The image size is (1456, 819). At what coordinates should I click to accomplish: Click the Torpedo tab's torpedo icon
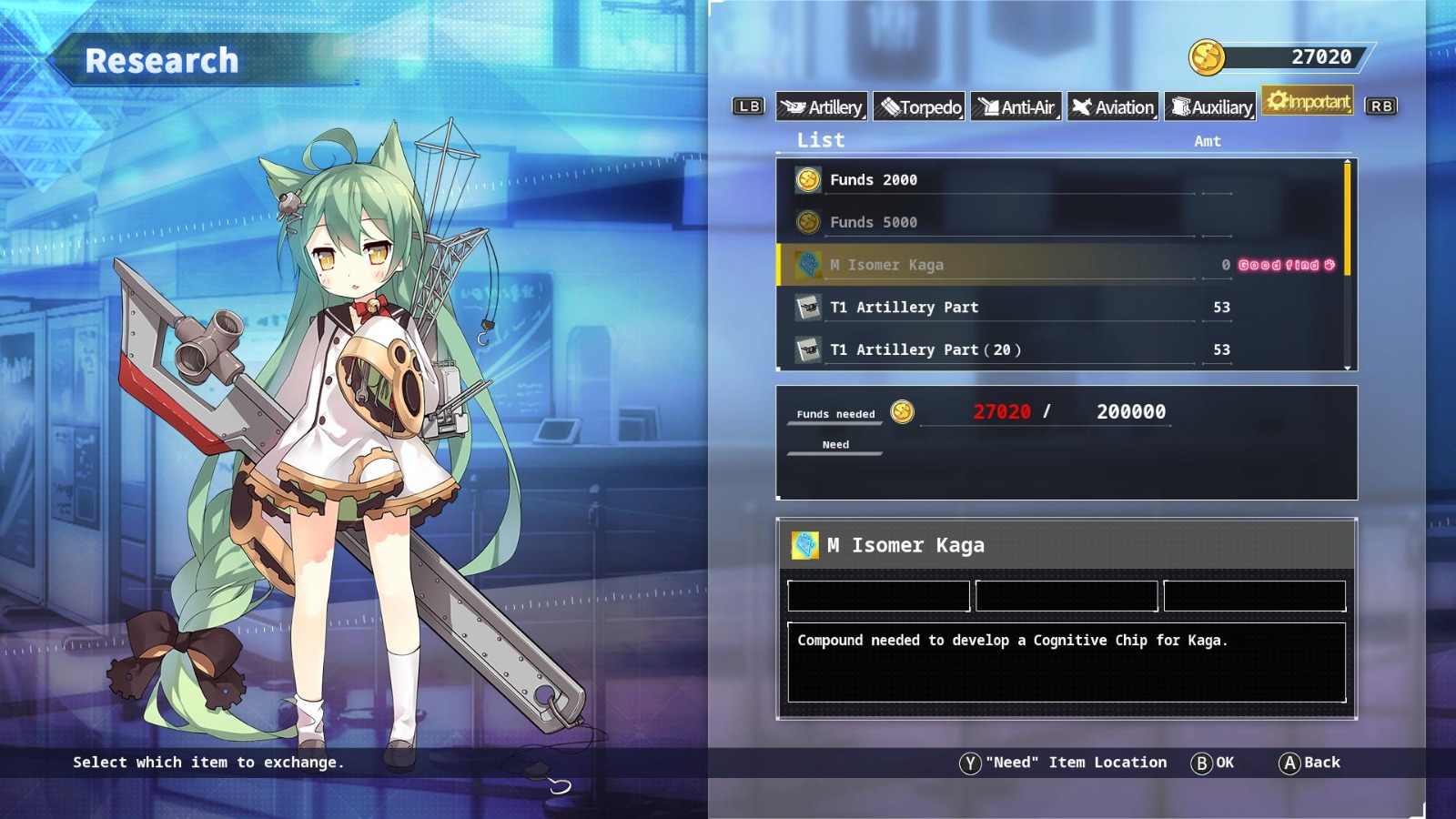tap(892, 106)
